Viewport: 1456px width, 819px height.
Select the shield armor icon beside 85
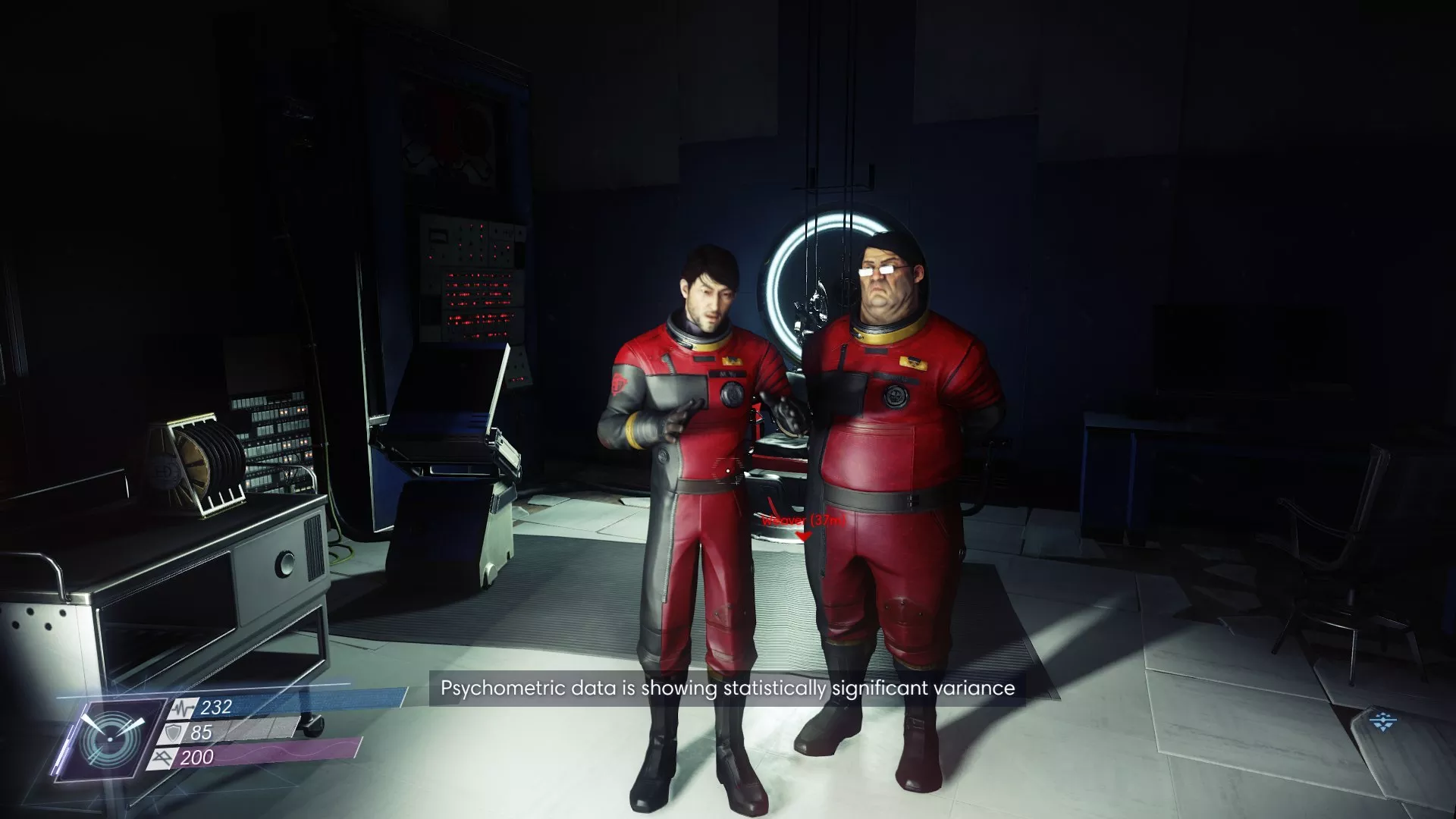coord(173,733)
